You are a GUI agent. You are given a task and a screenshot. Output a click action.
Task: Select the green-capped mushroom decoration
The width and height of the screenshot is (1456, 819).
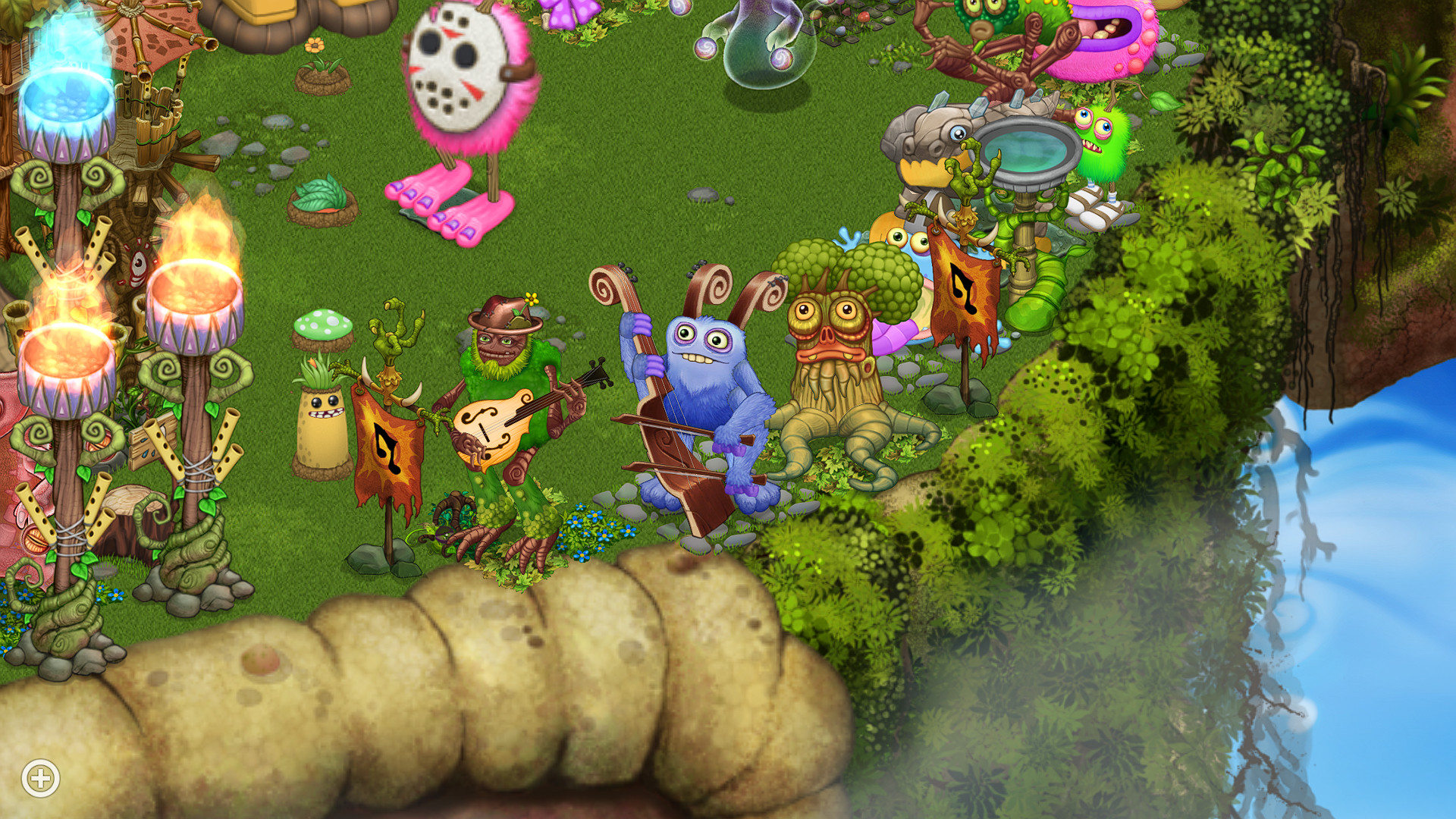322,326
